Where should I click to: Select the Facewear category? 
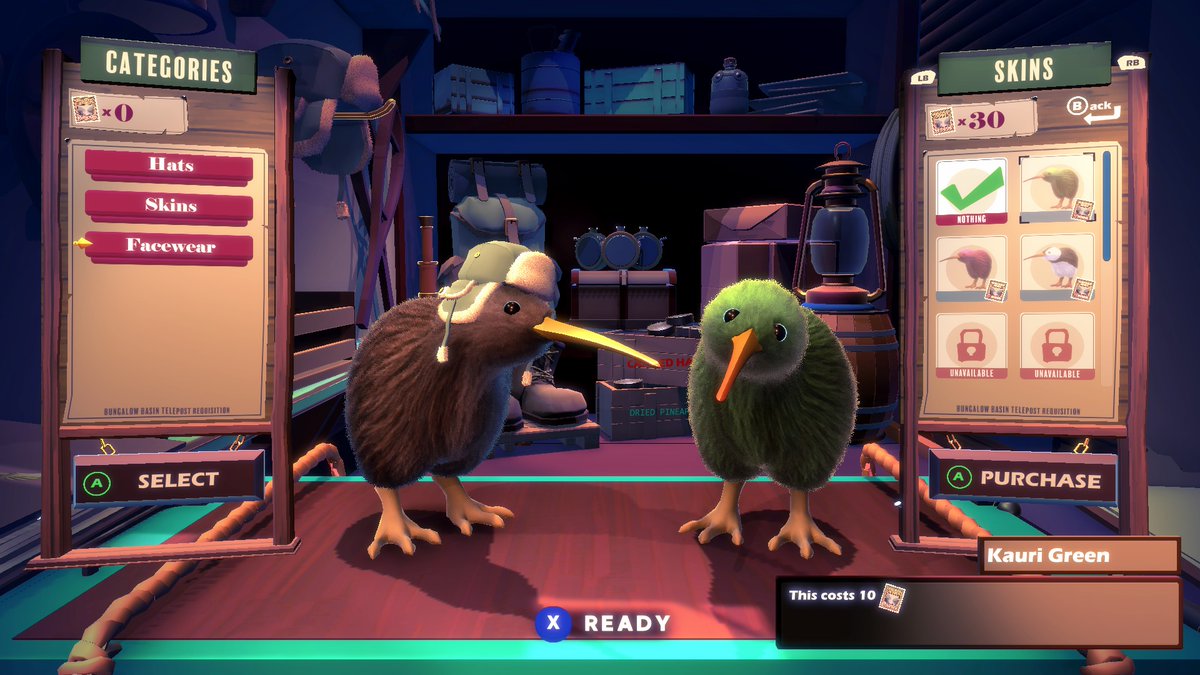(169, 246)
